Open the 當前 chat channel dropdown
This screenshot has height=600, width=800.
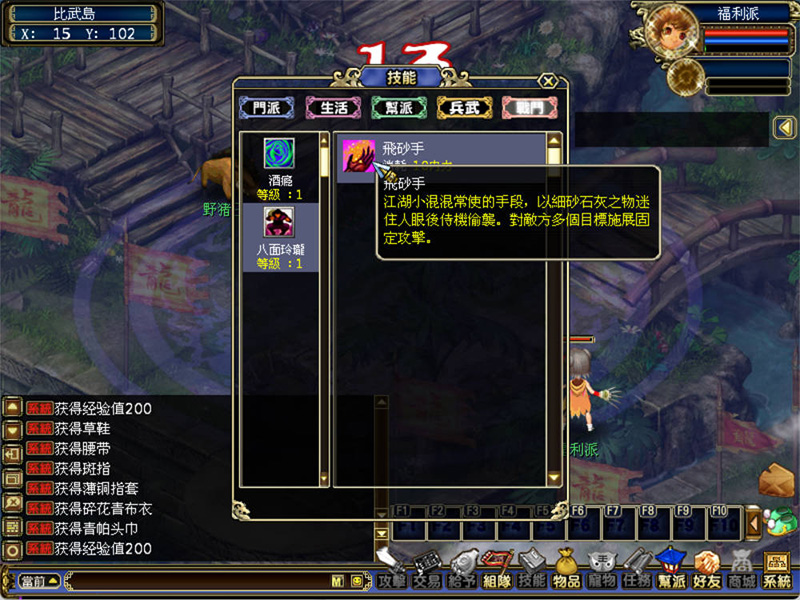[x=38, y=581]
